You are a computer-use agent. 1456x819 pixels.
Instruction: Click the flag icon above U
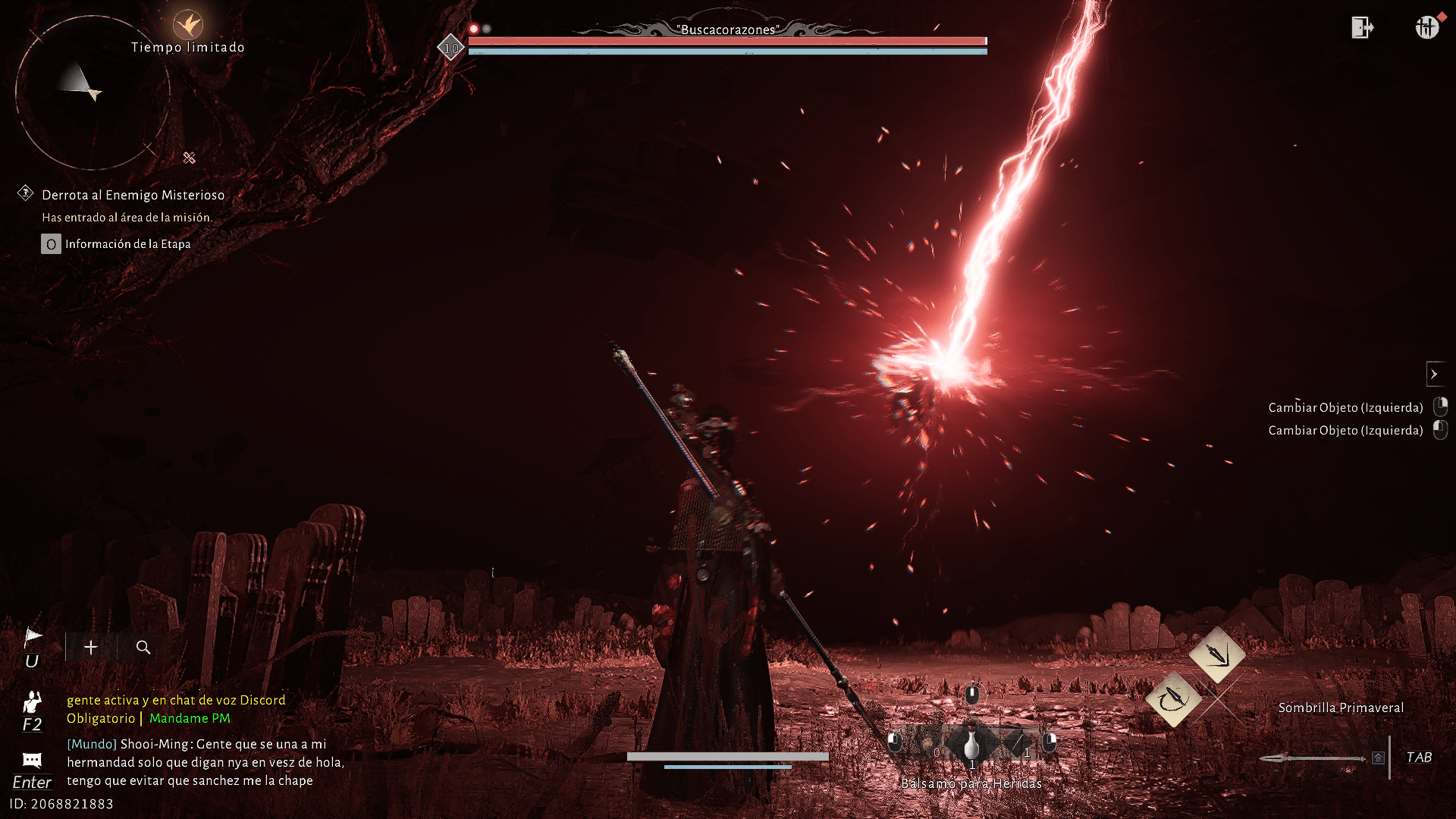(33, 637)
